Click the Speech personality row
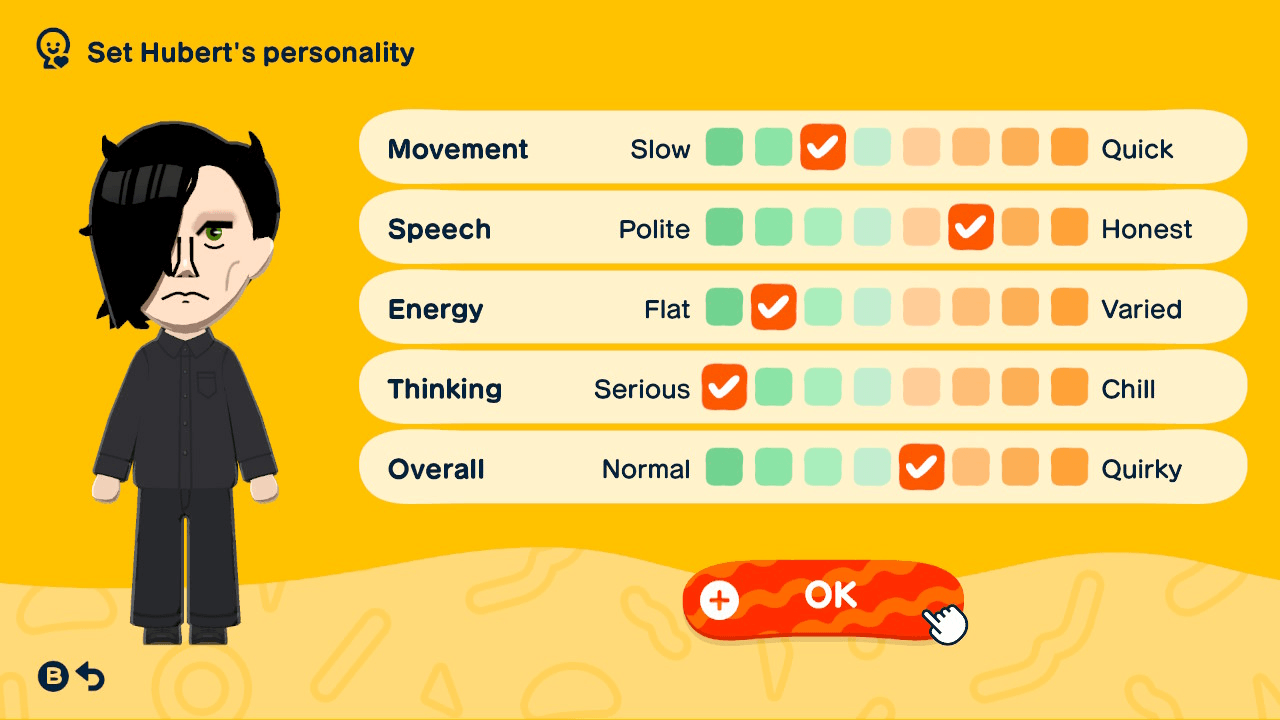This screenshot has width=1280, height=720. pyautogui.click(x=440, y=228)
